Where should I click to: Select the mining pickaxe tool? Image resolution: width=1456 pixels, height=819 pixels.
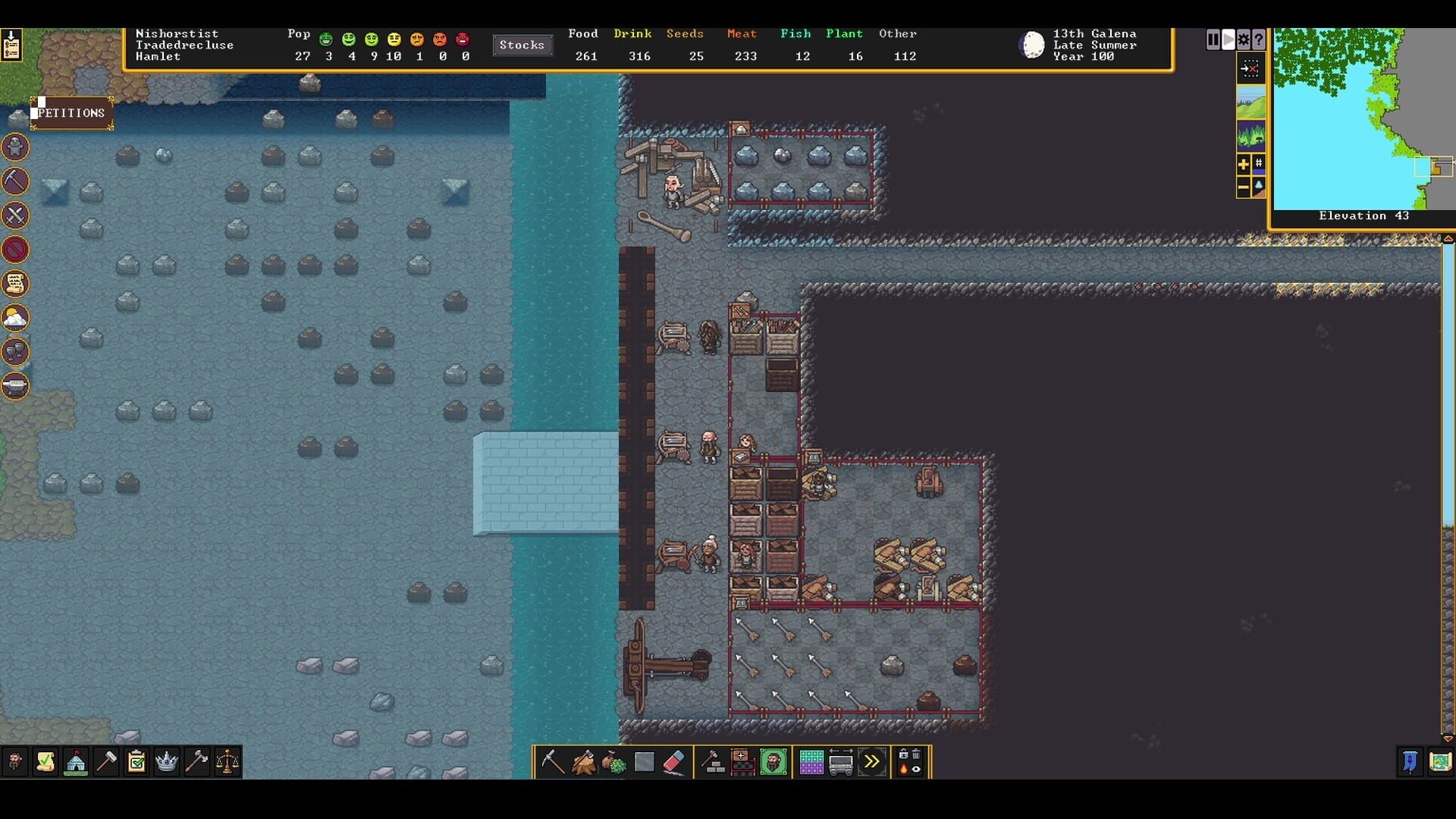tap(552, 761)
